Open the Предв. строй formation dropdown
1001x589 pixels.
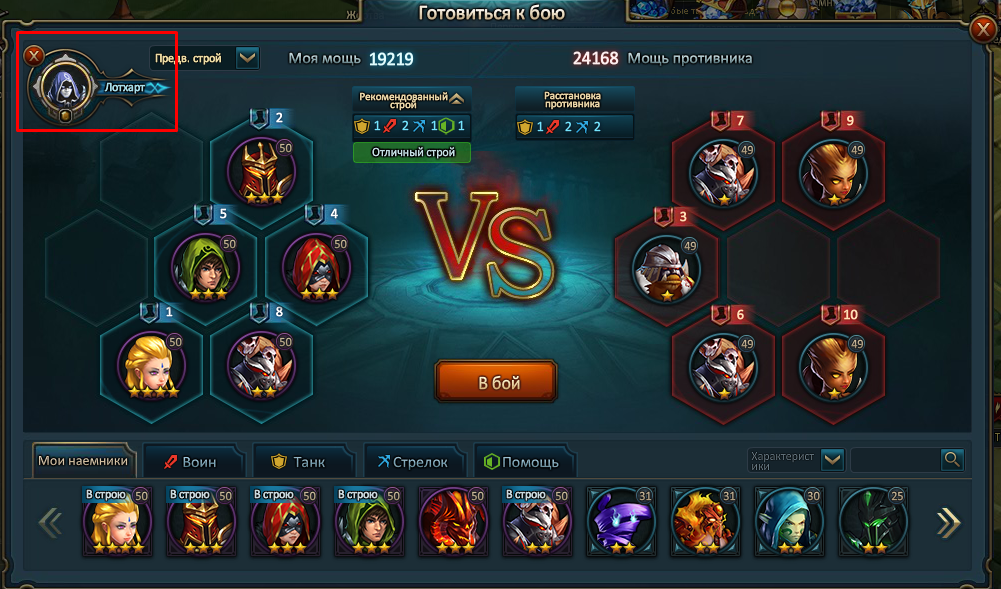(247, 58)
